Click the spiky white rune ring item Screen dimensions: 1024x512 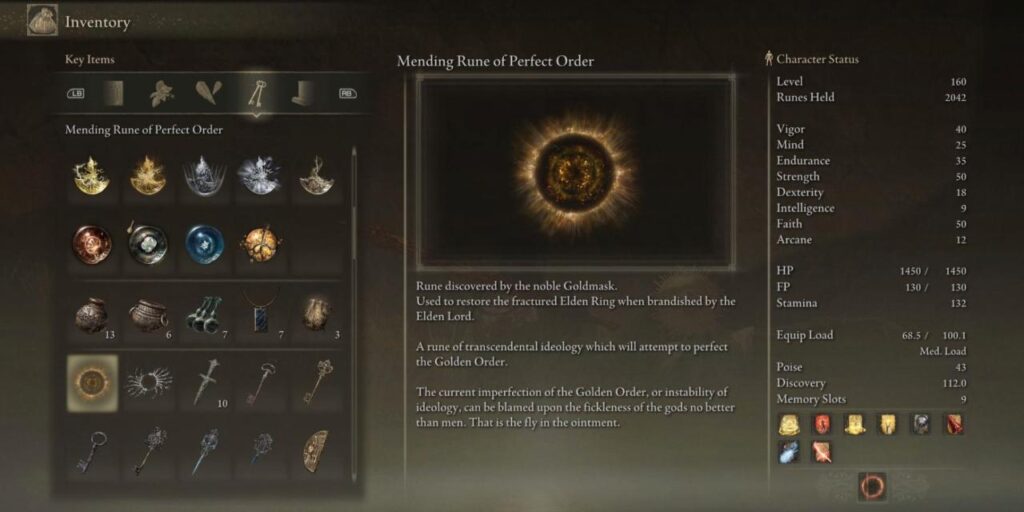click(147, 381)
